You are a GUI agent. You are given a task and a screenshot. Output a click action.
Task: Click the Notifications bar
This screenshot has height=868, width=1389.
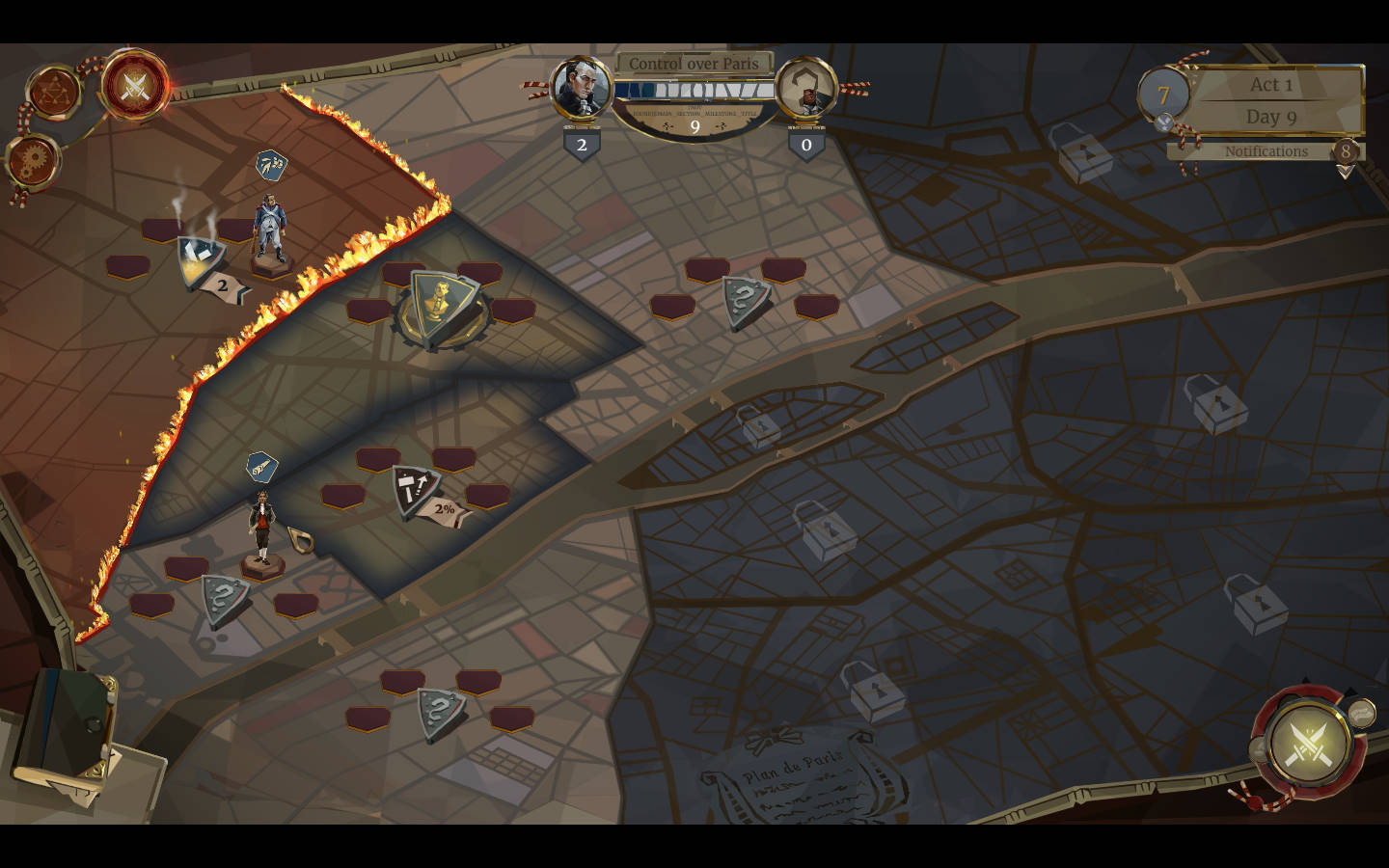pos(1265,151)
